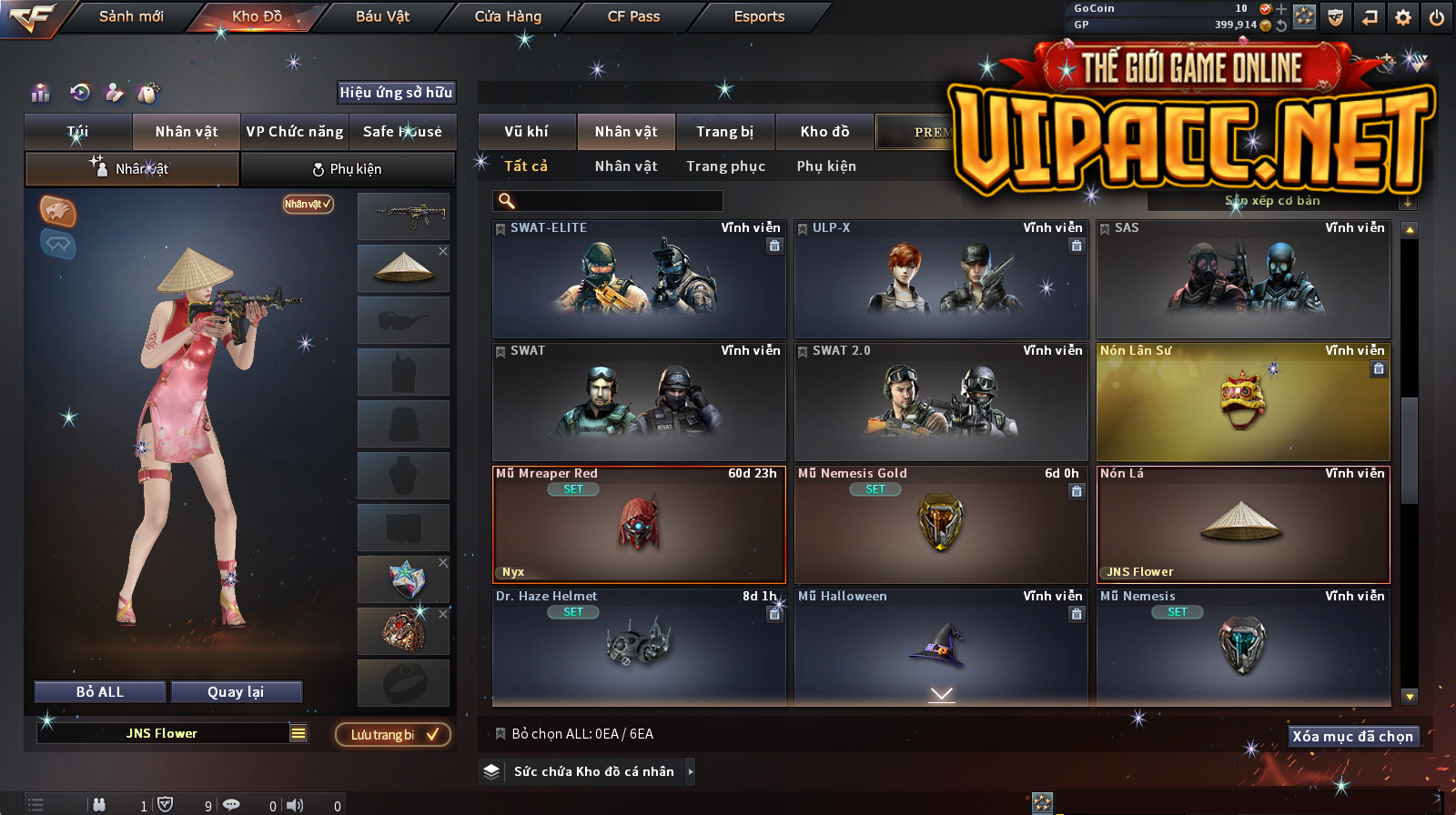Pick the Mũ Halloween hat item
The width and height of the screenshot is (1456, 815).
[941, 646]
